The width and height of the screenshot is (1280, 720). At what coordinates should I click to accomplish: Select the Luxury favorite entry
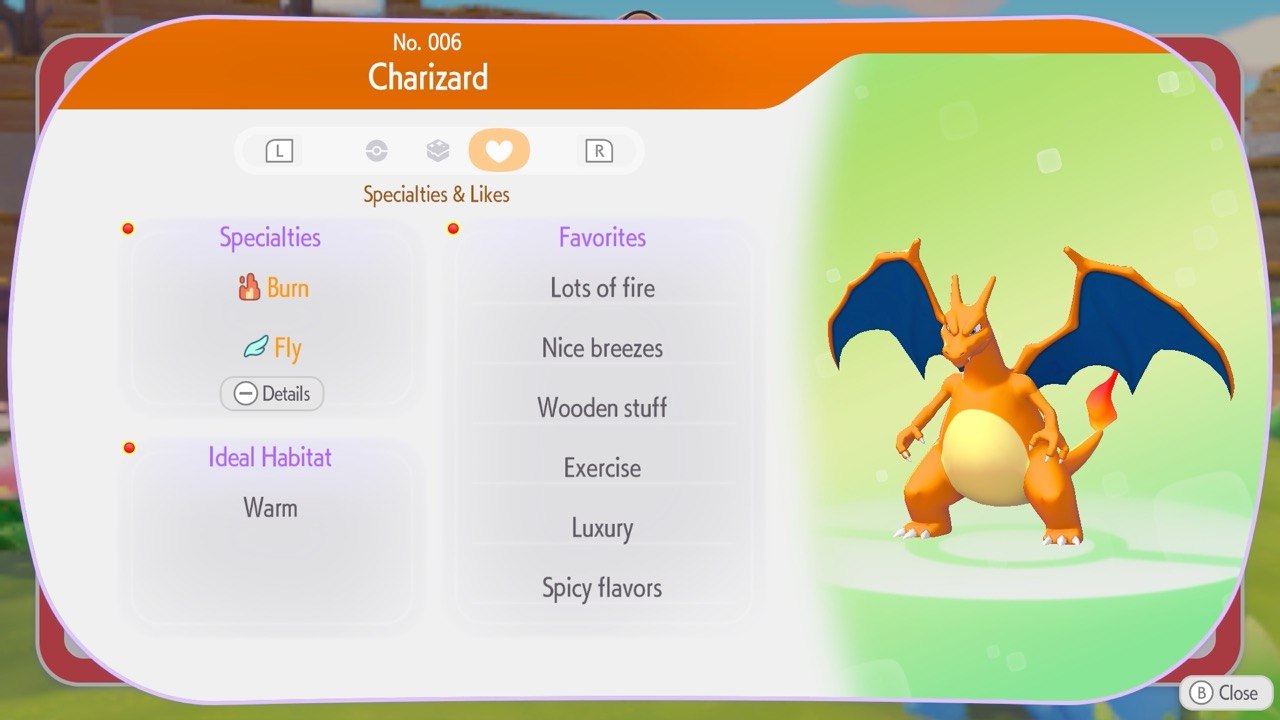(602, 528)
